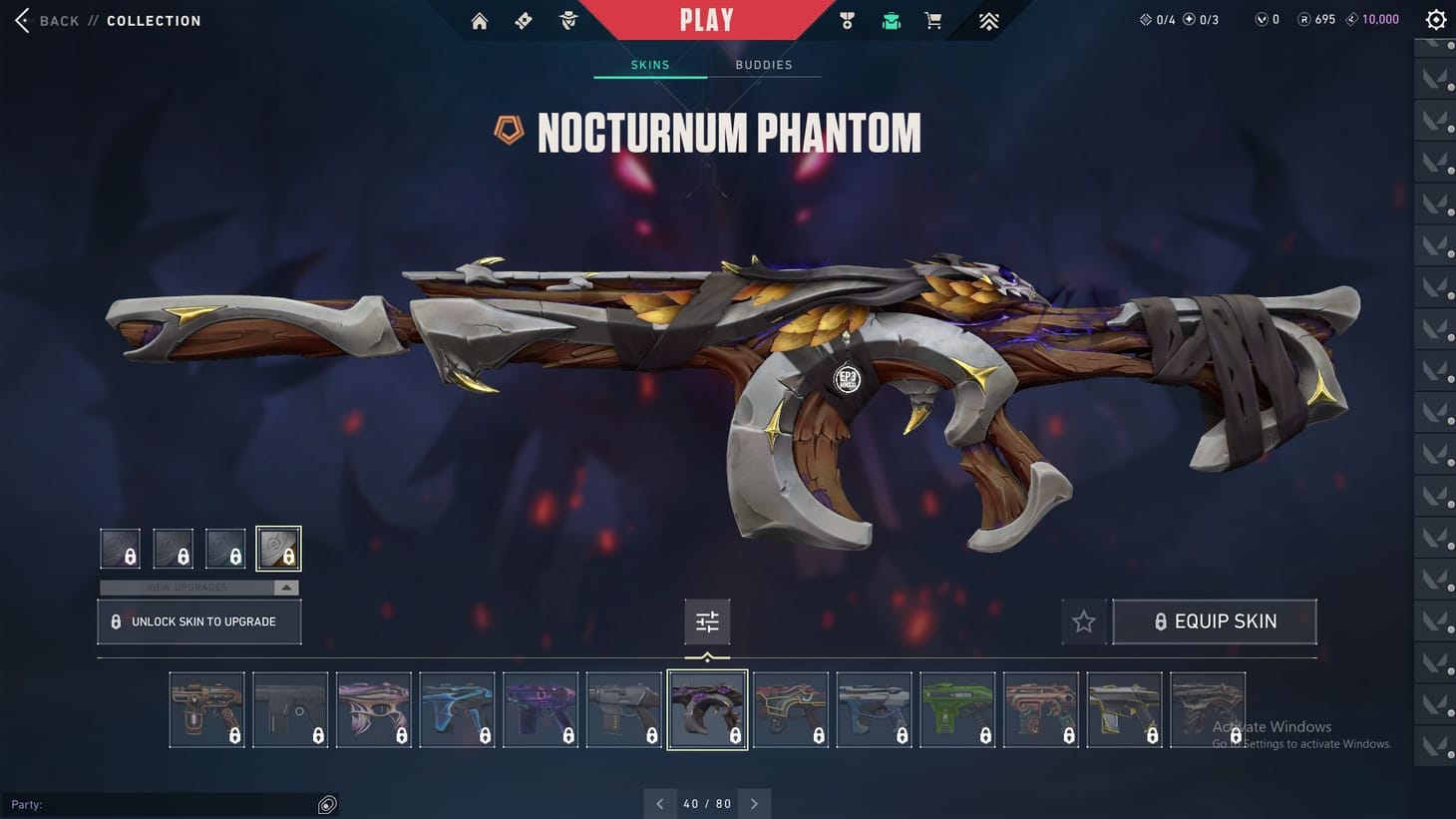1456x819 pixels.
Task: Click the Premier ranks icon
Action: 987,19
